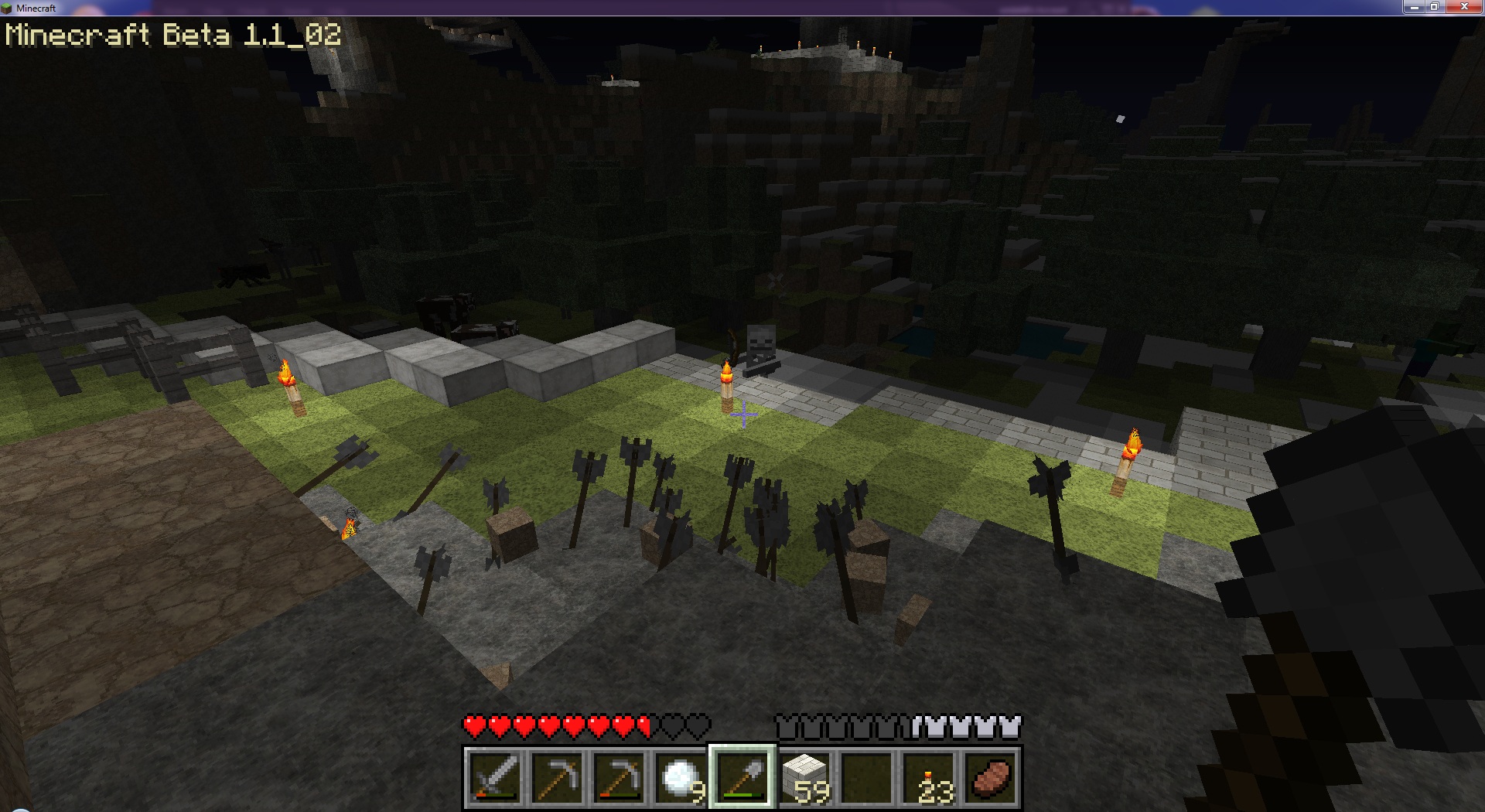Switch to the torch stack of 23
This screenshot has width=1485, height=812.
[928, 777]
